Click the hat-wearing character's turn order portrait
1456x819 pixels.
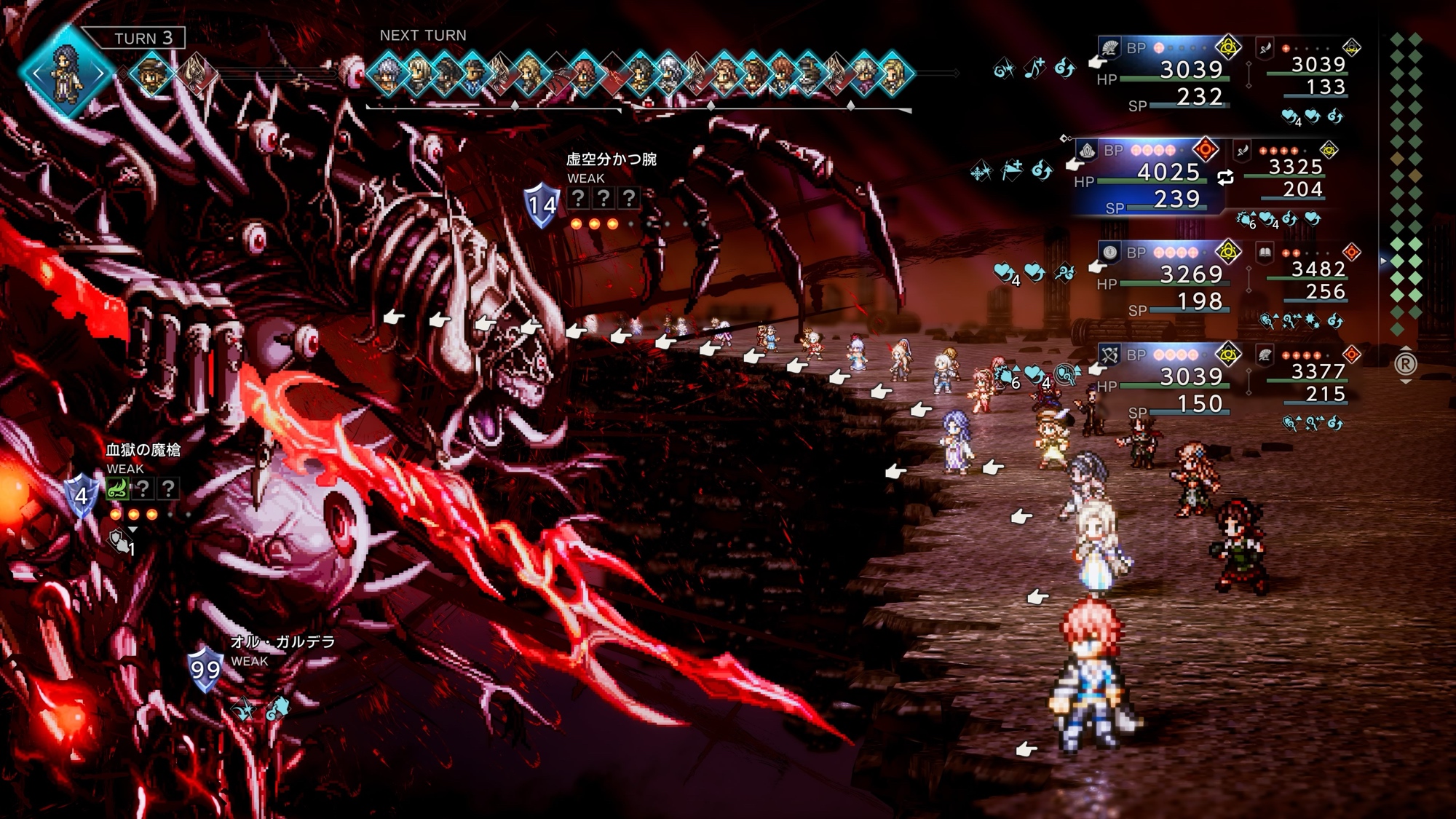(152, 74)
